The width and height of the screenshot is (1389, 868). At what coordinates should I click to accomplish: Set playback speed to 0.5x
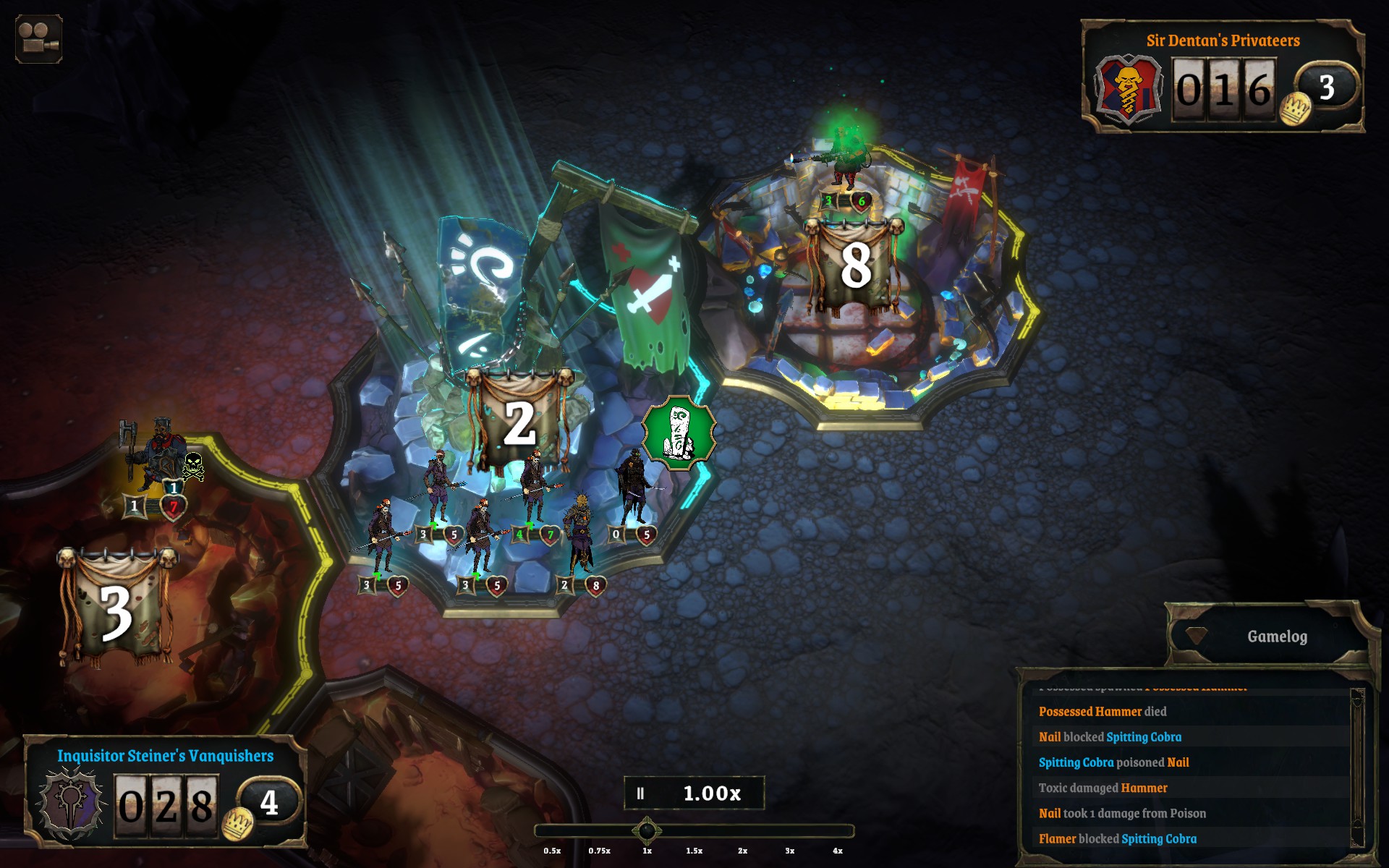(x=552, y=851)
